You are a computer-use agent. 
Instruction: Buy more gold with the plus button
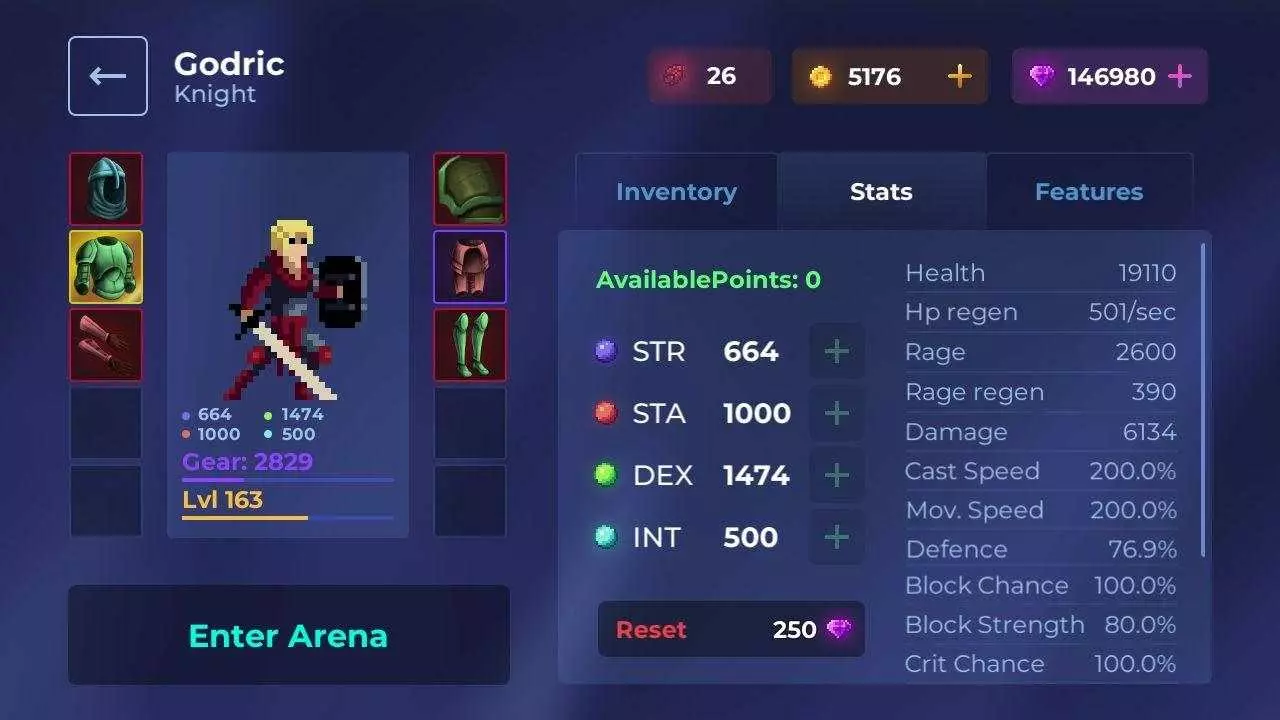point(958,75)
